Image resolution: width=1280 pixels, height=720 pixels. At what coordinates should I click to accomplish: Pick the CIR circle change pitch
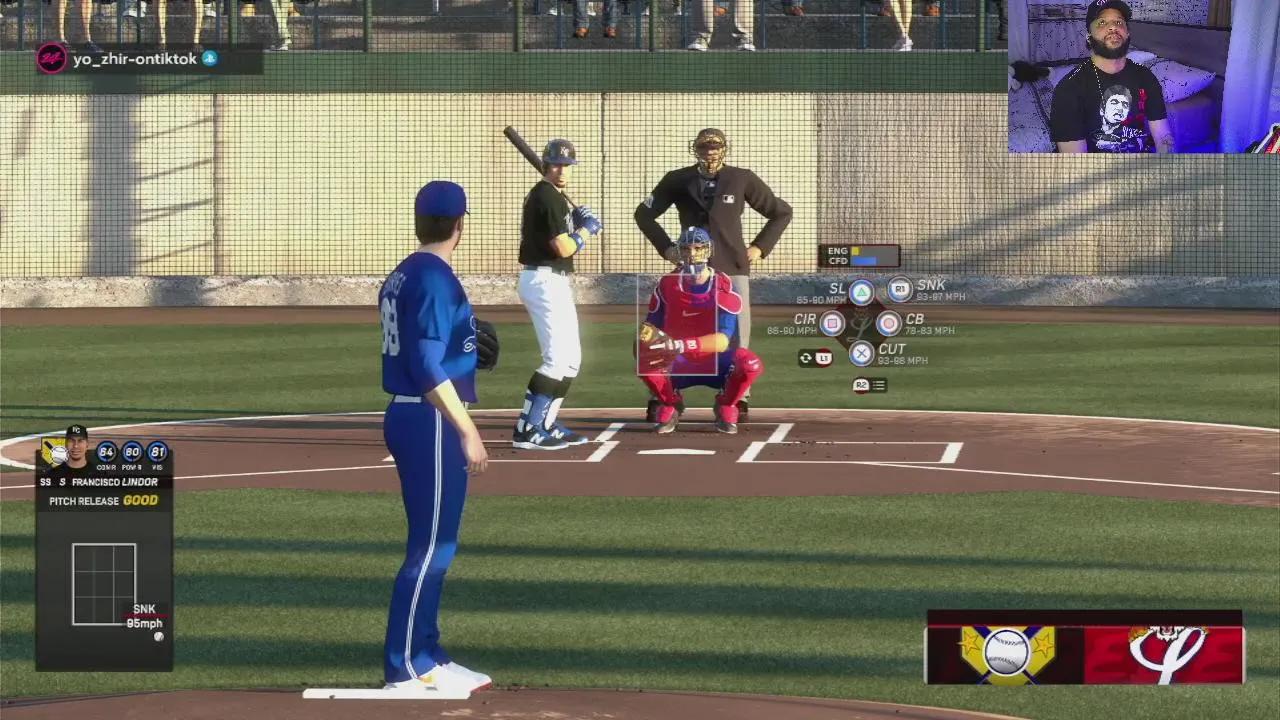pyautogui.click(x=832, y=323)
